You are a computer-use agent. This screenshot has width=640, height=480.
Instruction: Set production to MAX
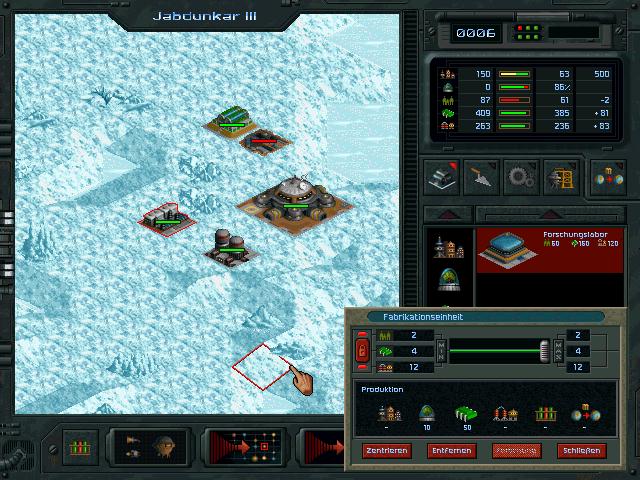coord(559,351)
